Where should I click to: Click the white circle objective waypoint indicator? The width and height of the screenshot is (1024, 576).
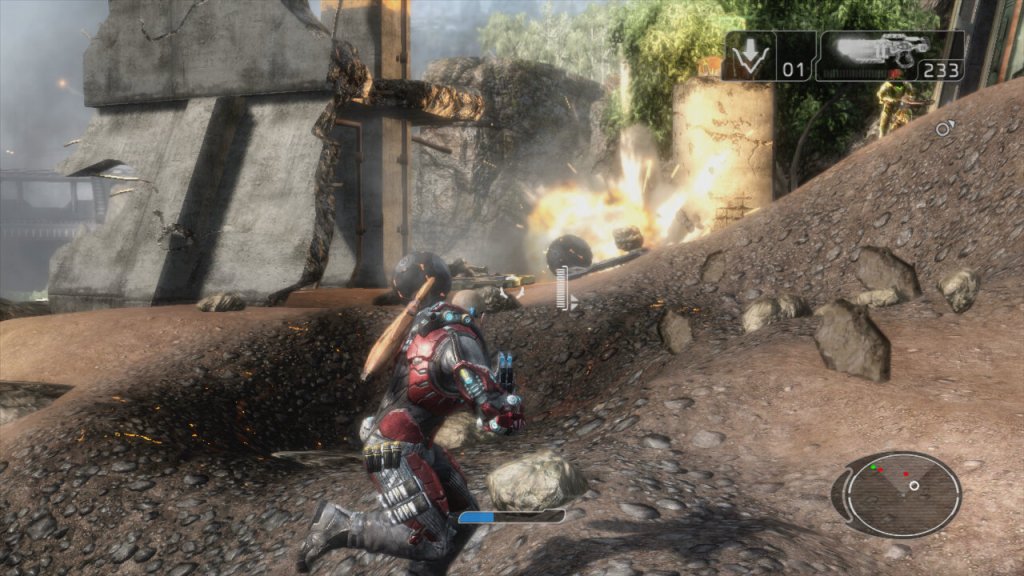pos(942,128)
